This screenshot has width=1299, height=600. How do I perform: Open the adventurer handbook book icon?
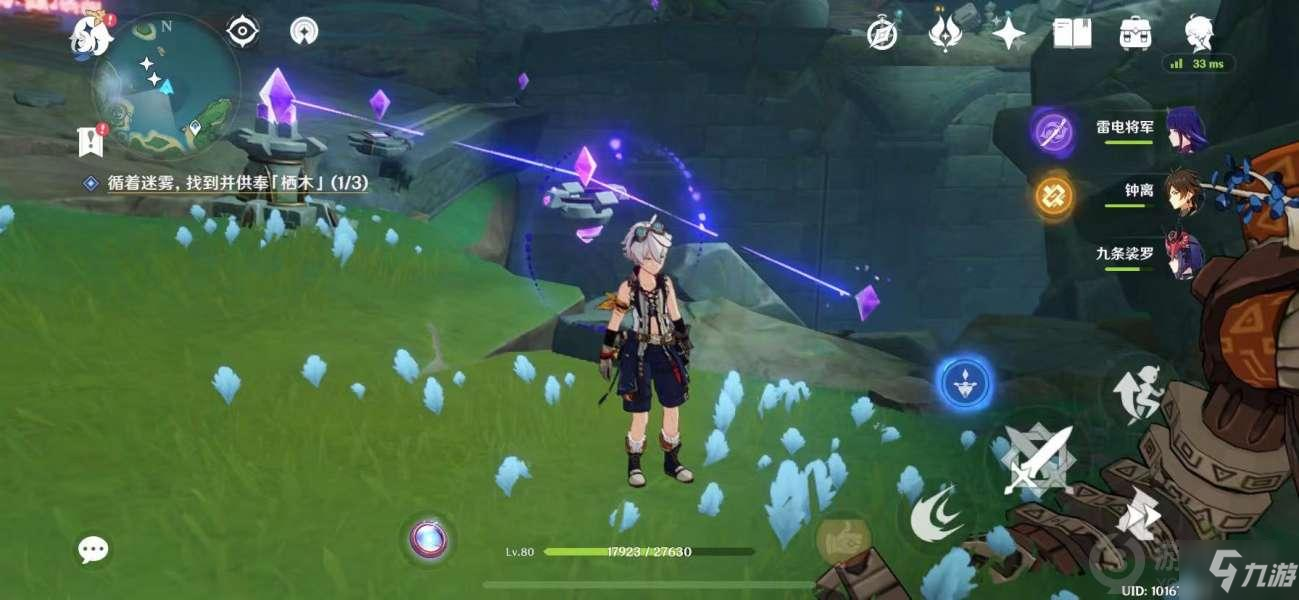[x=1071, y=34]
